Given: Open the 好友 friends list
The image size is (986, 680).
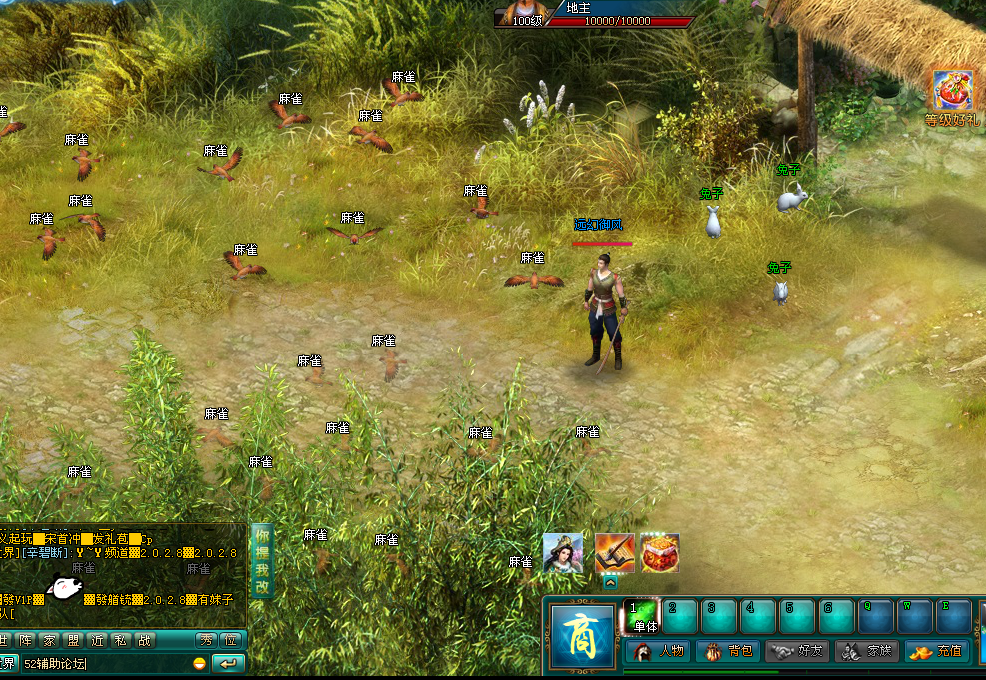Looking at the screenshot, I should click(797, 651).
